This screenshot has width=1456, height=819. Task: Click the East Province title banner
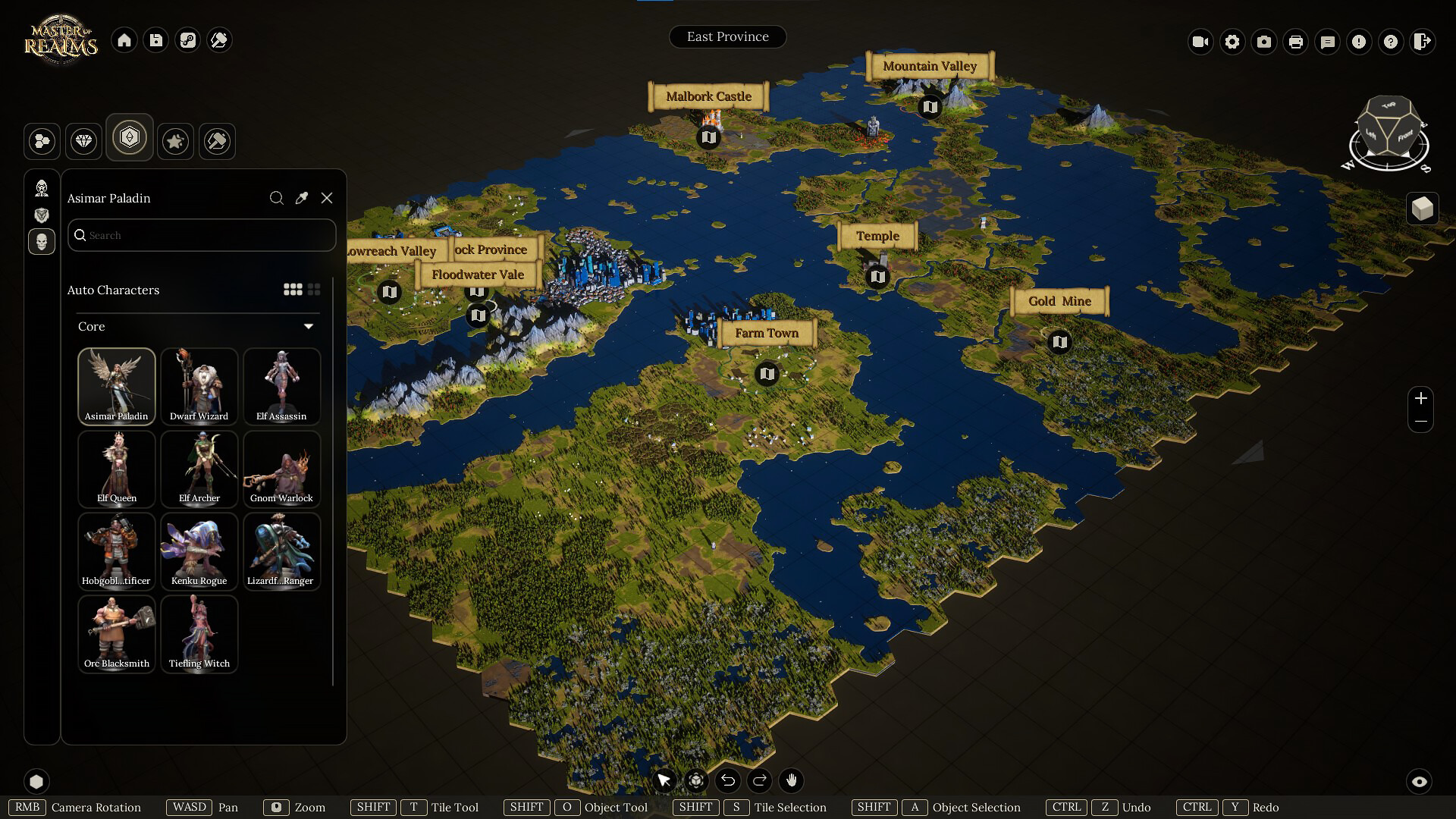point(727,36)
